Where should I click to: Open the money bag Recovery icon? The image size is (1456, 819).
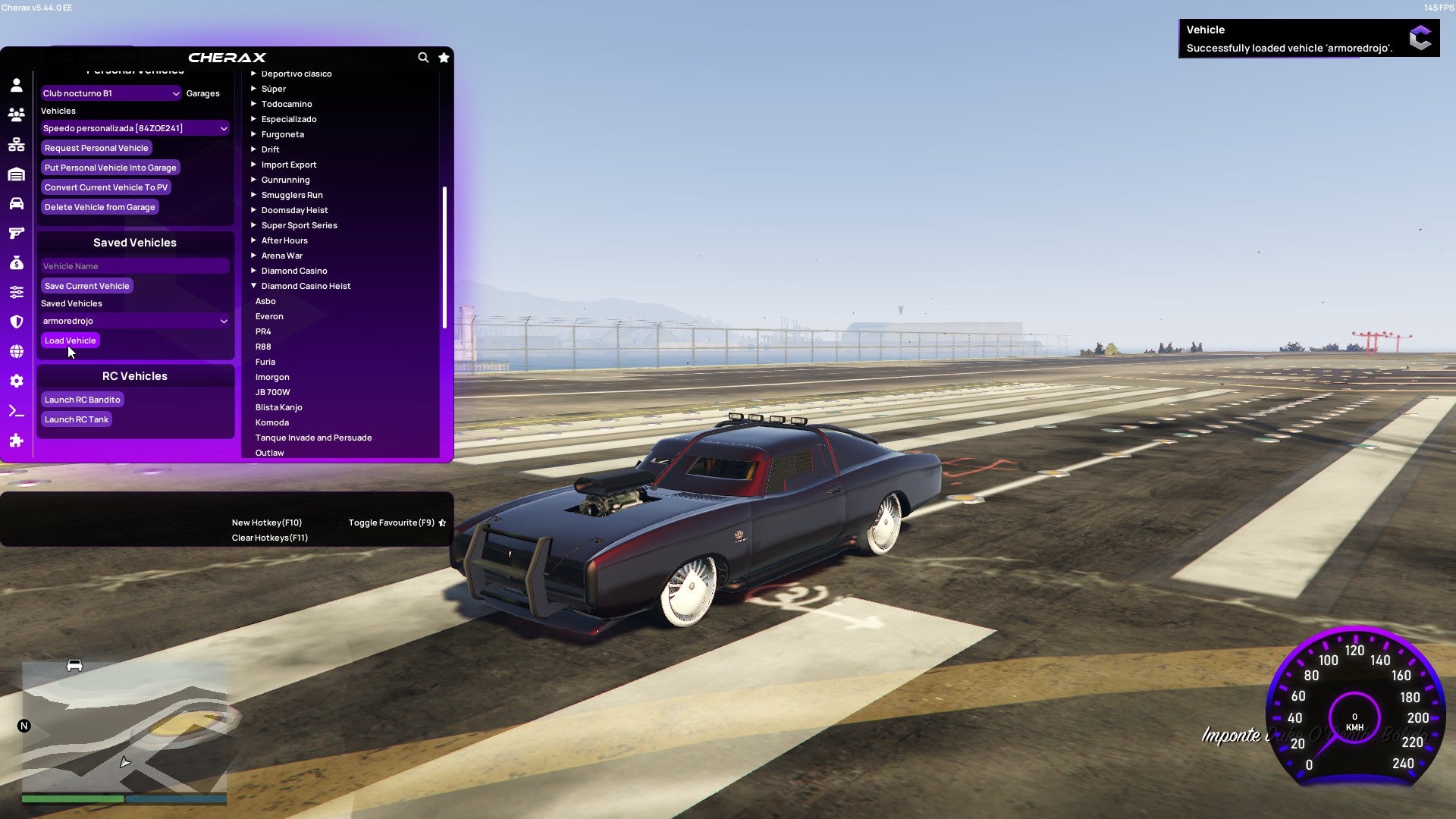[17, 262]
